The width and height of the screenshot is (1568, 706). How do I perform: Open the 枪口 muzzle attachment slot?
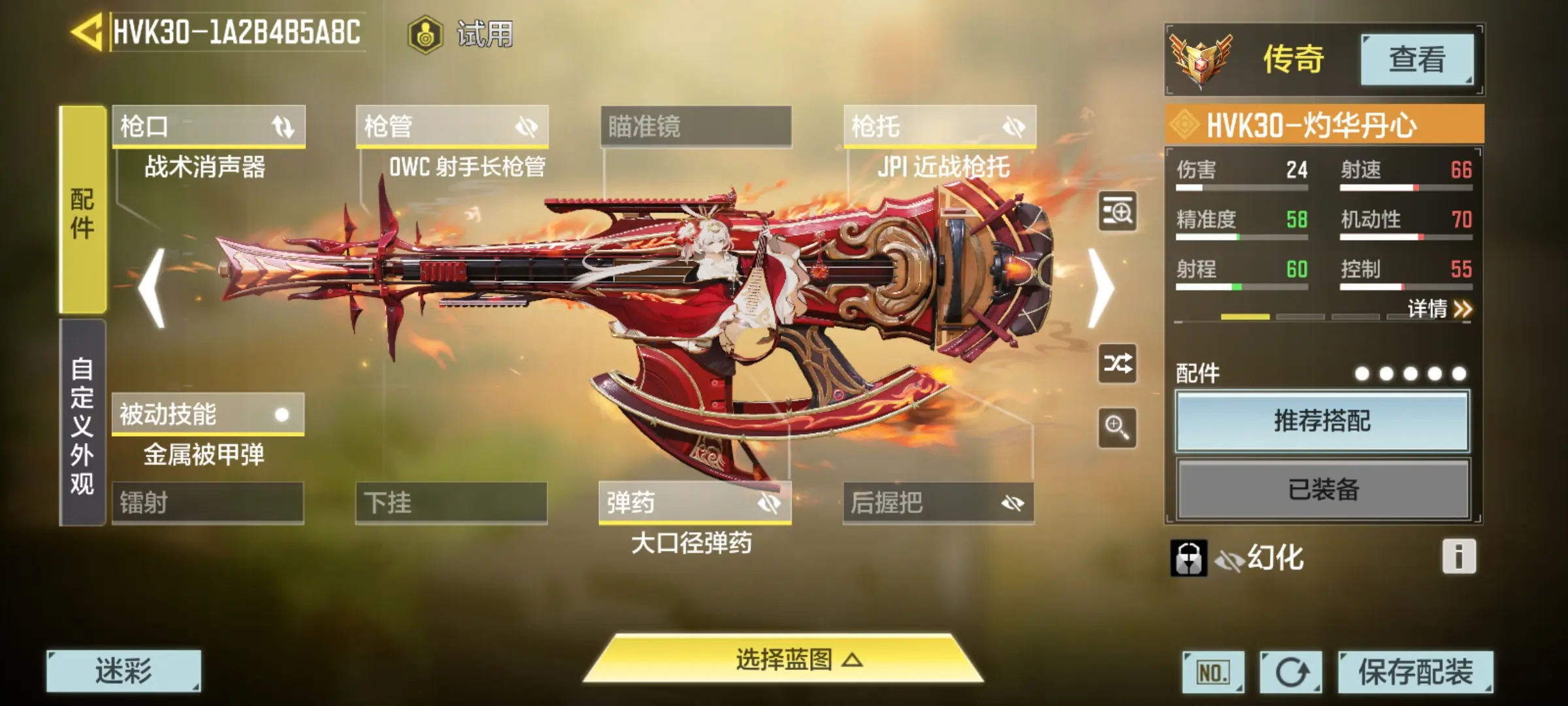pyautogui.click(x=208, y=126)
